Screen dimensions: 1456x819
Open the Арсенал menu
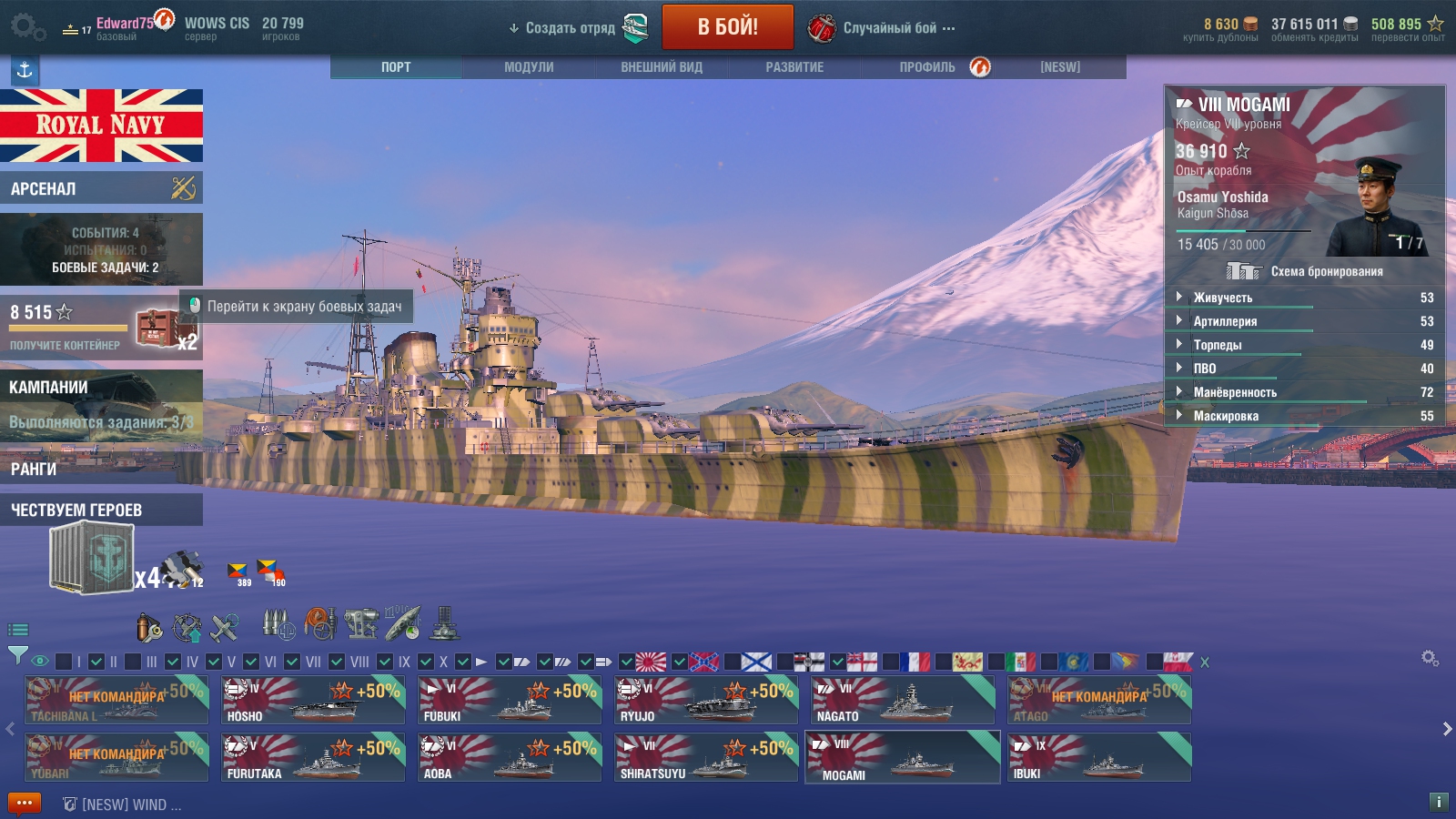101,188
